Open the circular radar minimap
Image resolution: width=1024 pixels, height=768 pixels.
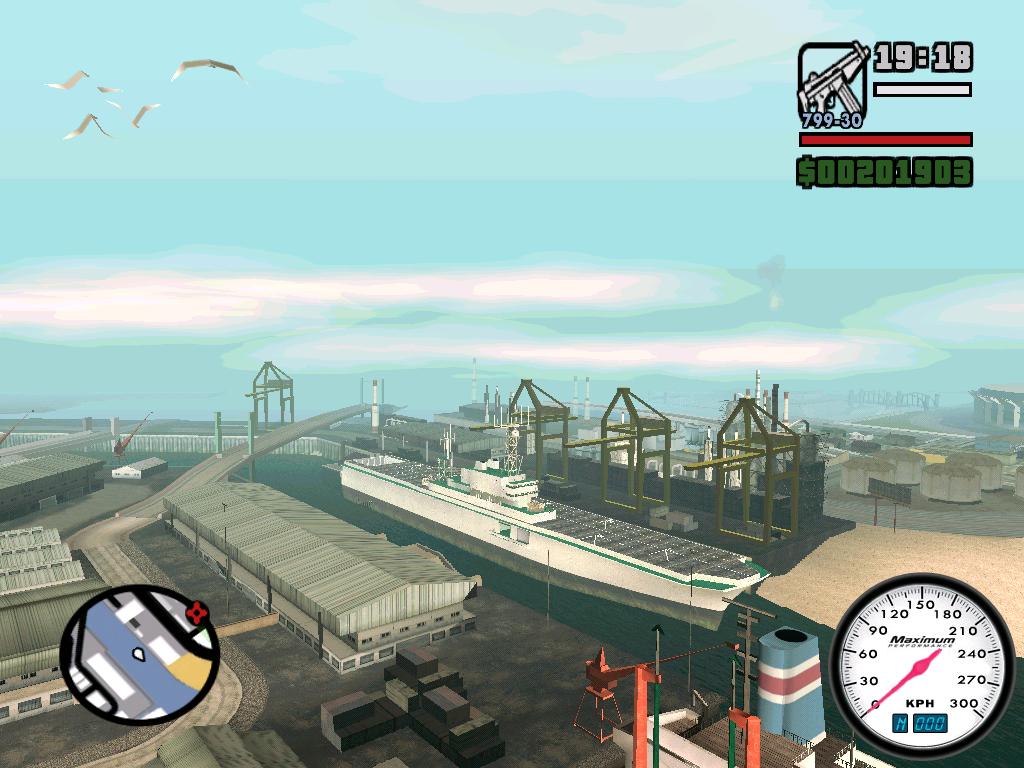(x=139, y=655)
